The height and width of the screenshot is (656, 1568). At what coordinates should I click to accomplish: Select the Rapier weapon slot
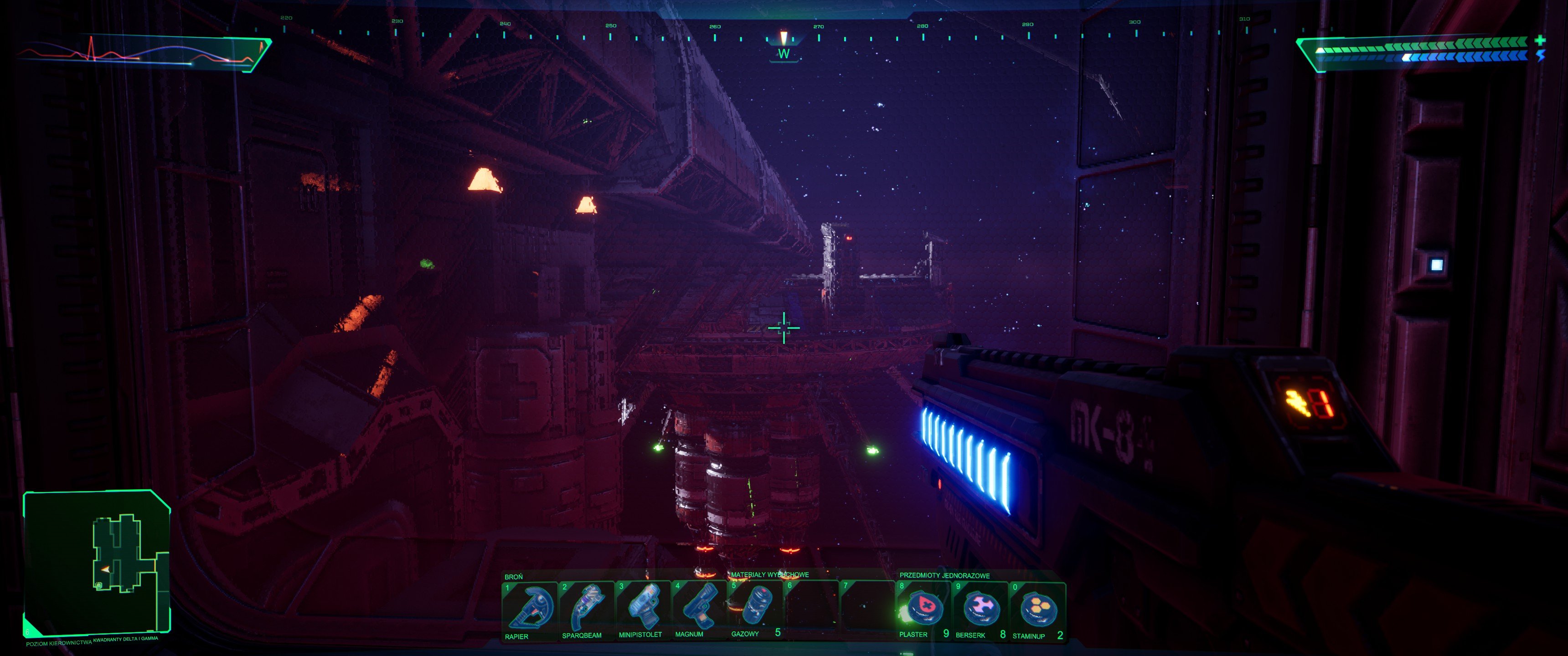point(528,610)
